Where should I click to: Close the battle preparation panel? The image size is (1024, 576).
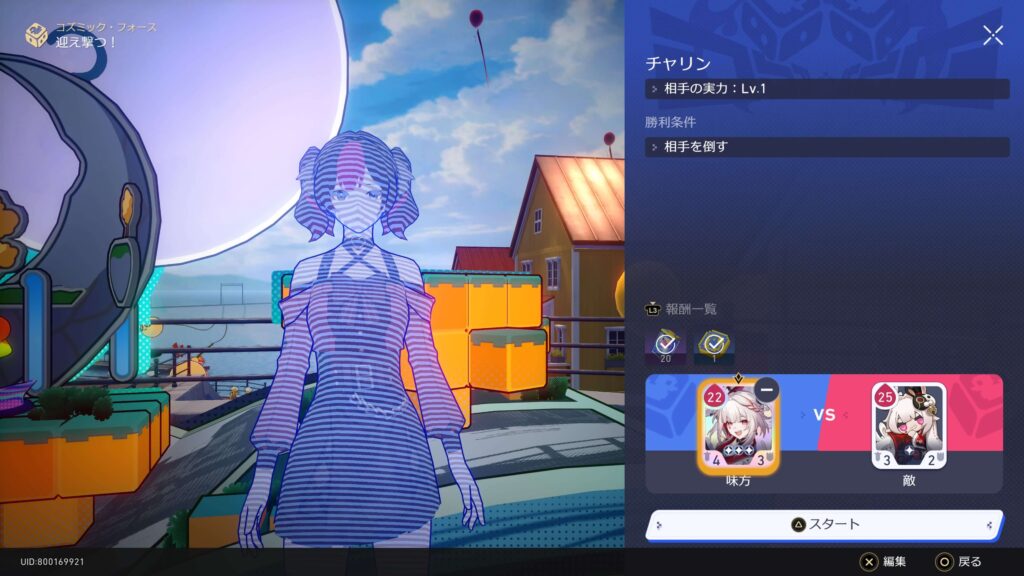pyautogui.click(x=992, y=36)
